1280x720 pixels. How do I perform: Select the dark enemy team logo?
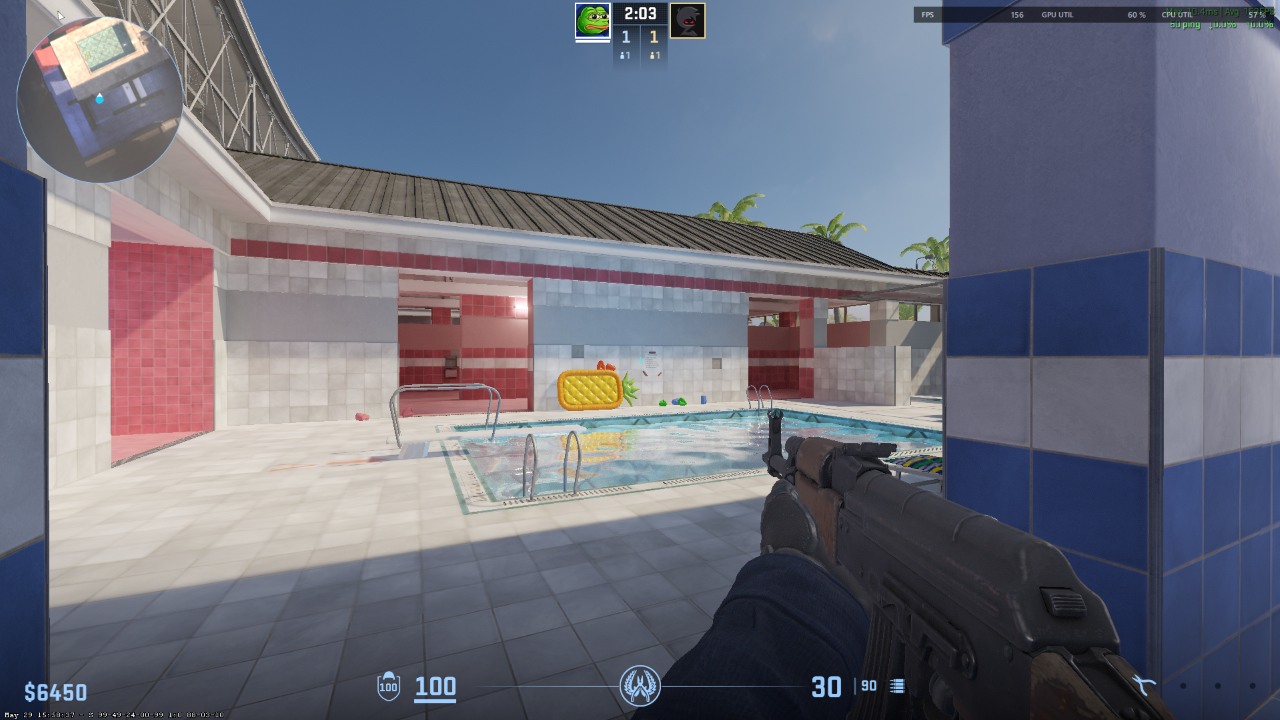point(689,19)
